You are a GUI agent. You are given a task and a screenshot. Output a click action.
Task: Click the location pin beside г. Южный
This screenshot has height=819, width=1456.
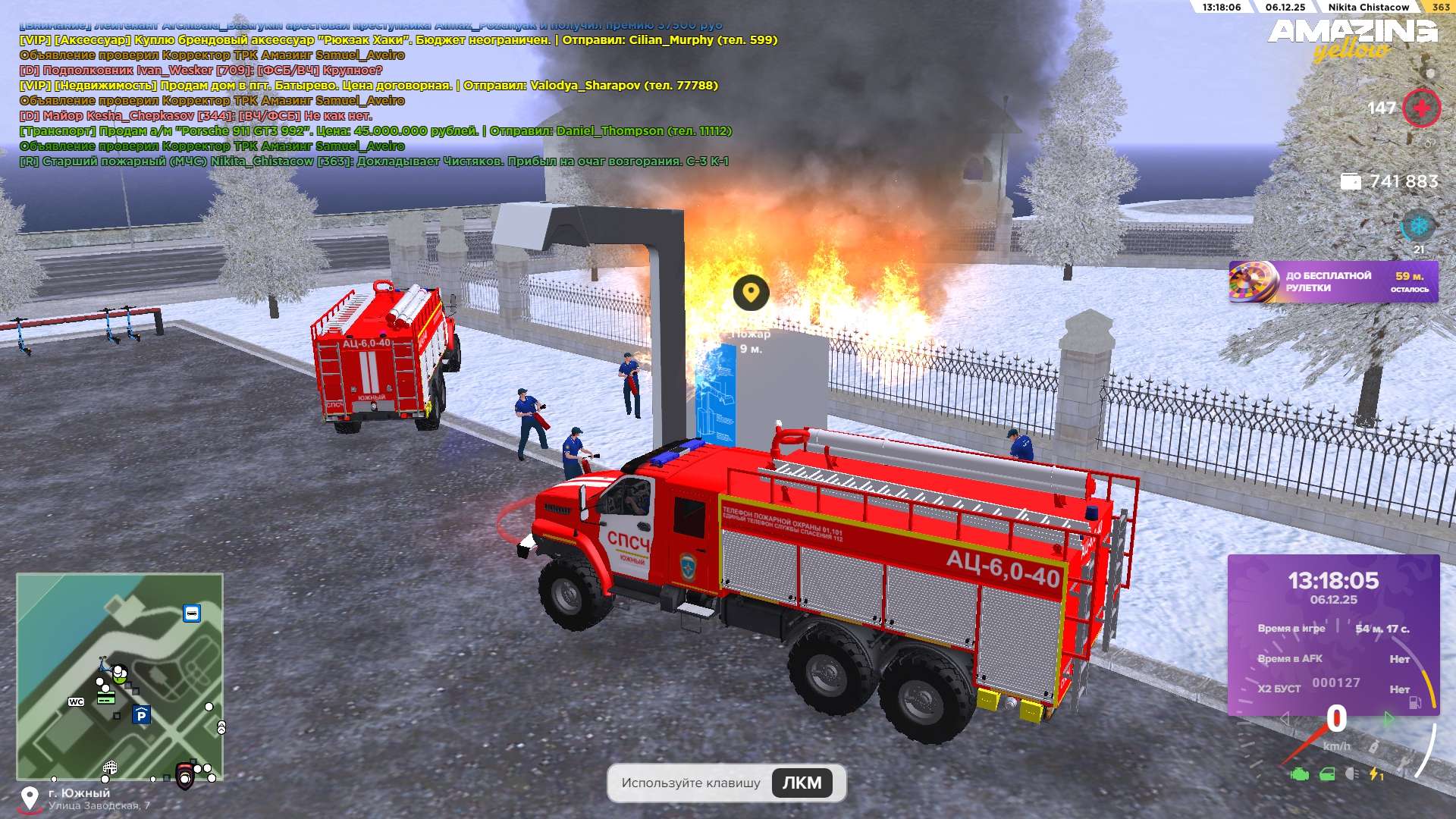coord(30,798)
